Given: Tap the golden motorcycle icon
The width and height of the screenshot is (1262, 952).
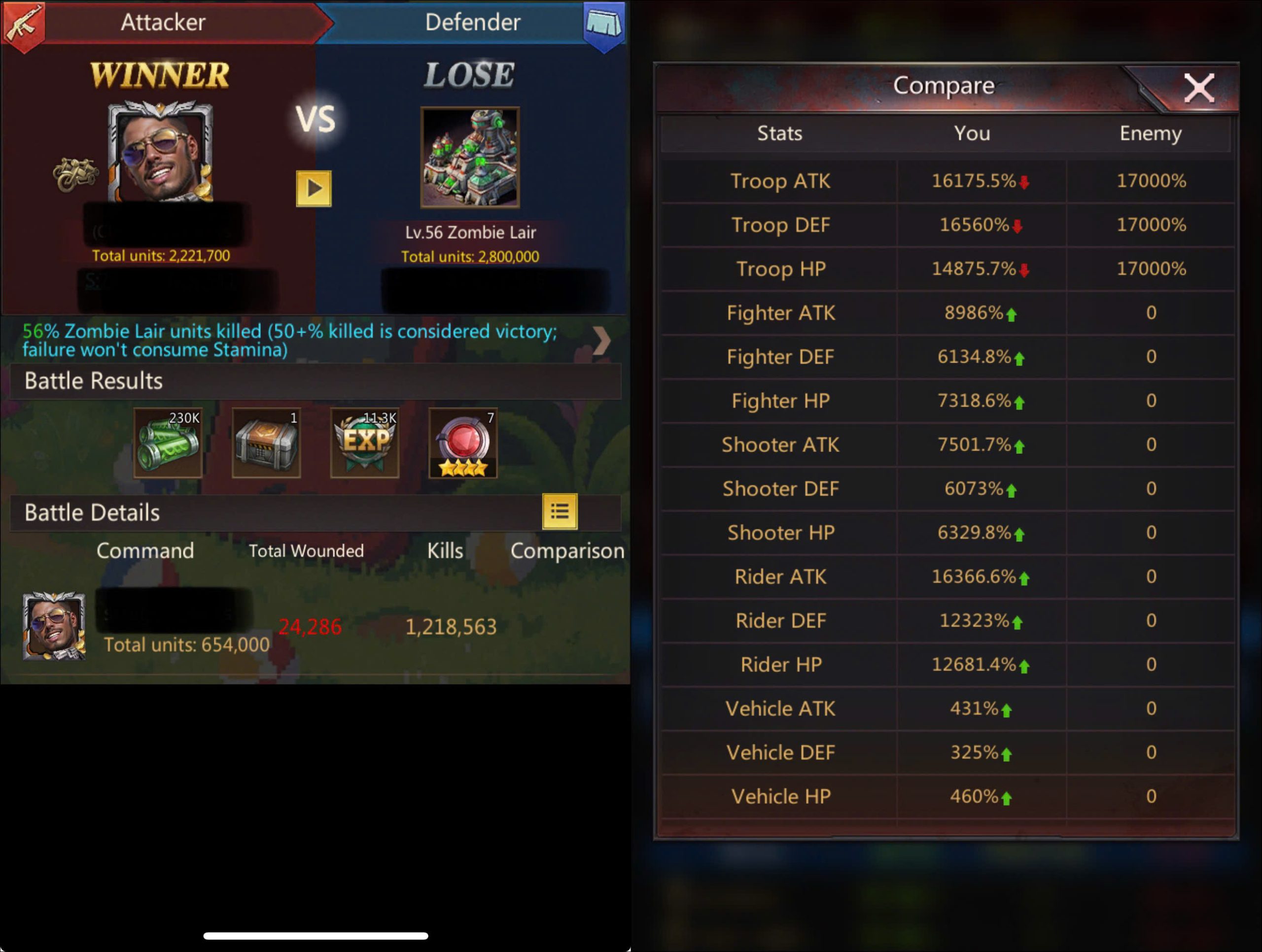Looking at the screenshot, I should pyautogui.click(x=75, y=173).
